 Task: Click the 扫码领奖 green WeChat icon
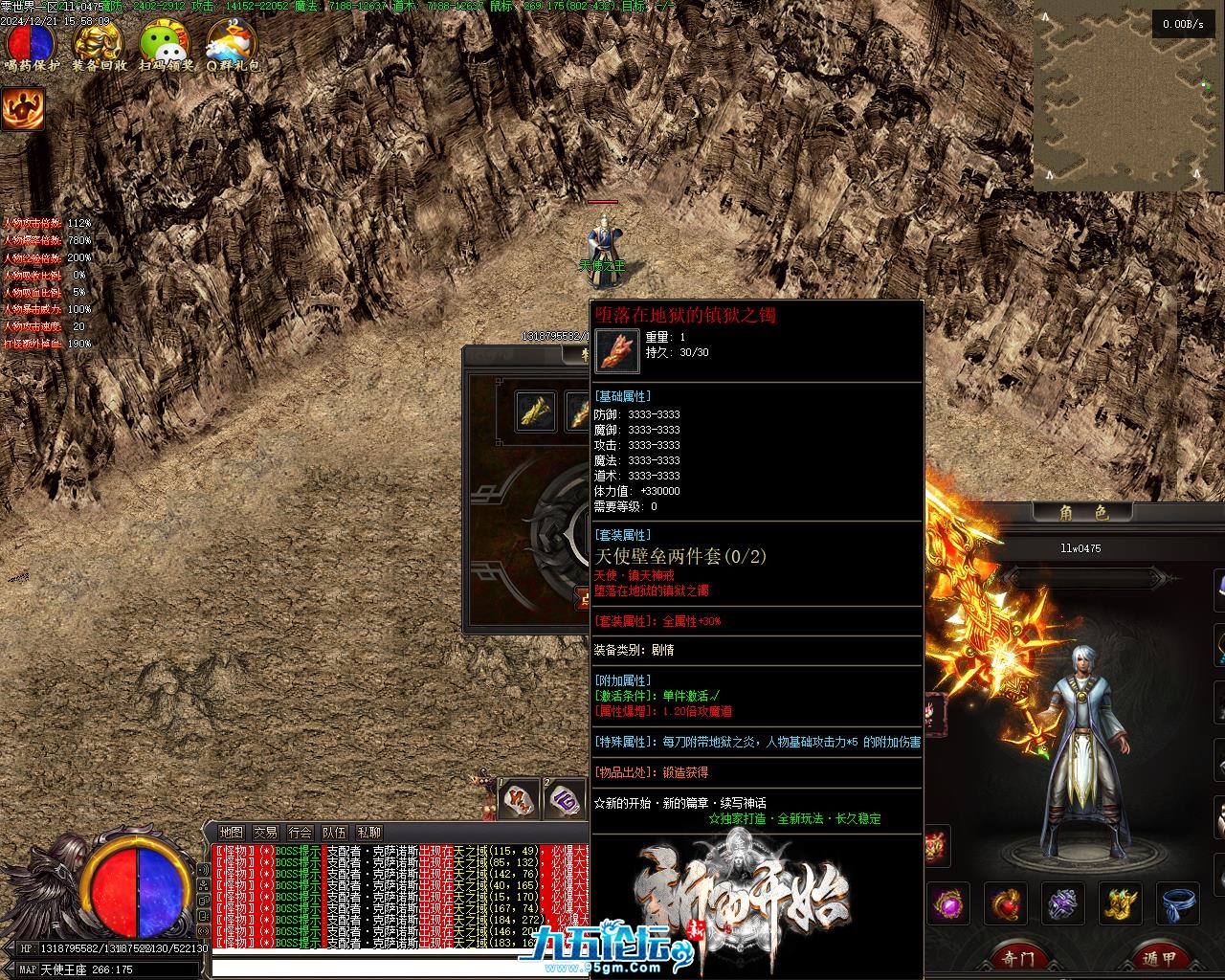click(x=166, y=43)
